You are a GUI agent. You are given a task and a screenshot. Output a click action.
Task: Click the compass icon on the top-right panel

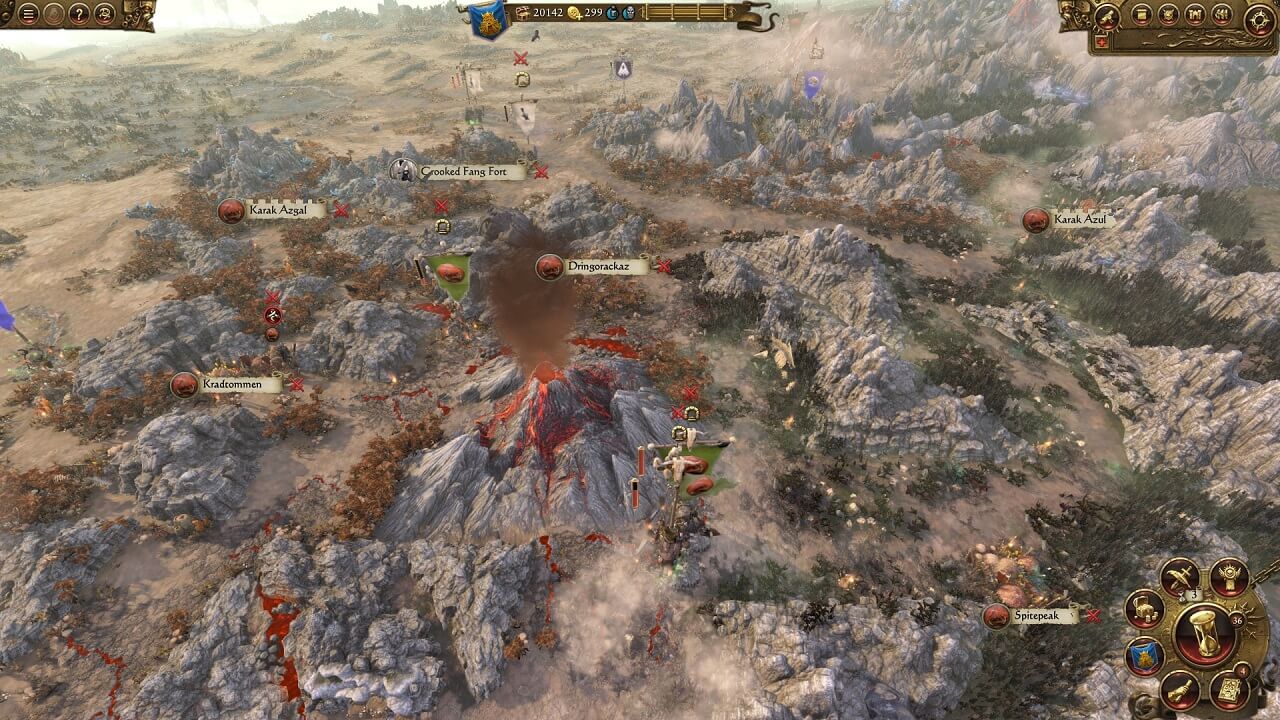[x=1258, y=19]
